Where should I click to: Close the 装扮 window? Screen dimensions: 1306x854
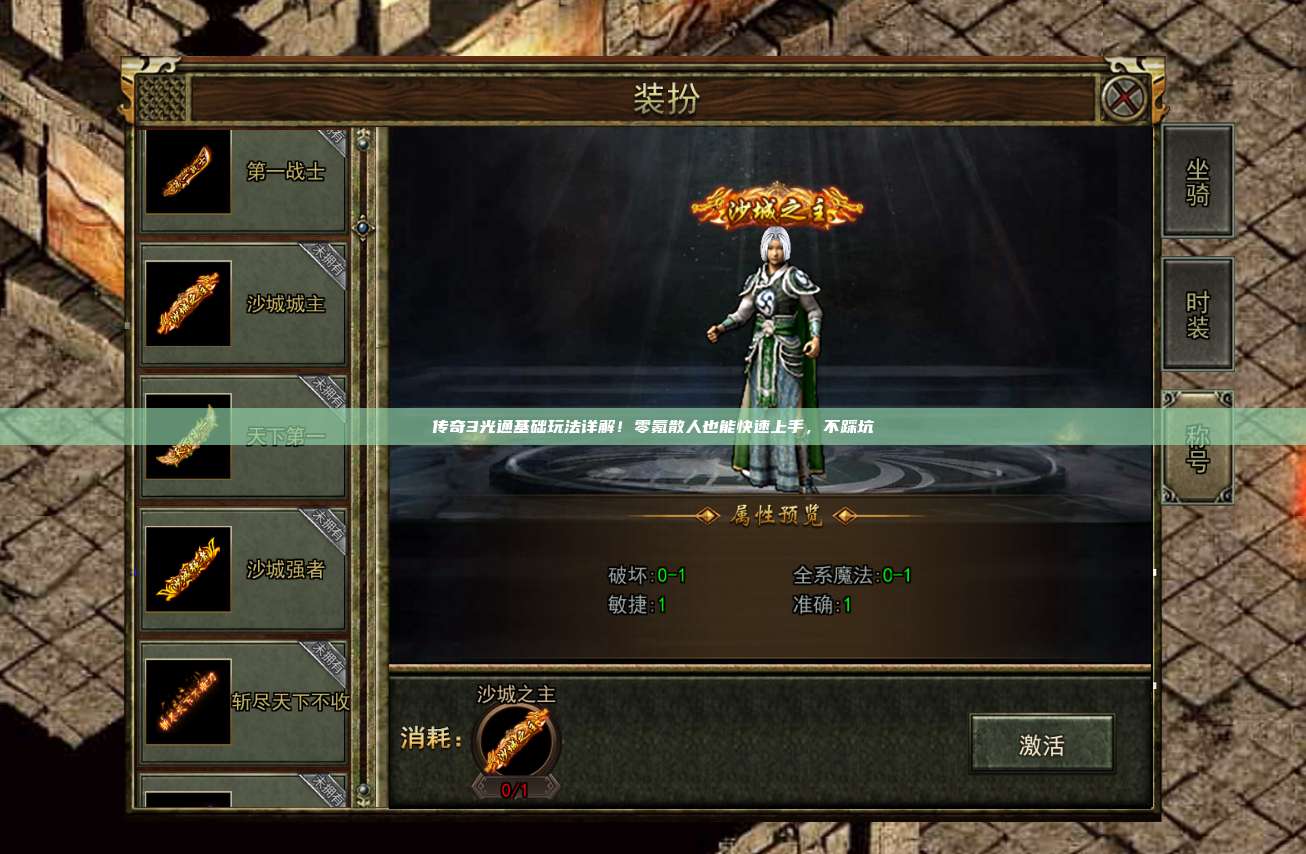(x=1125, y=98)
